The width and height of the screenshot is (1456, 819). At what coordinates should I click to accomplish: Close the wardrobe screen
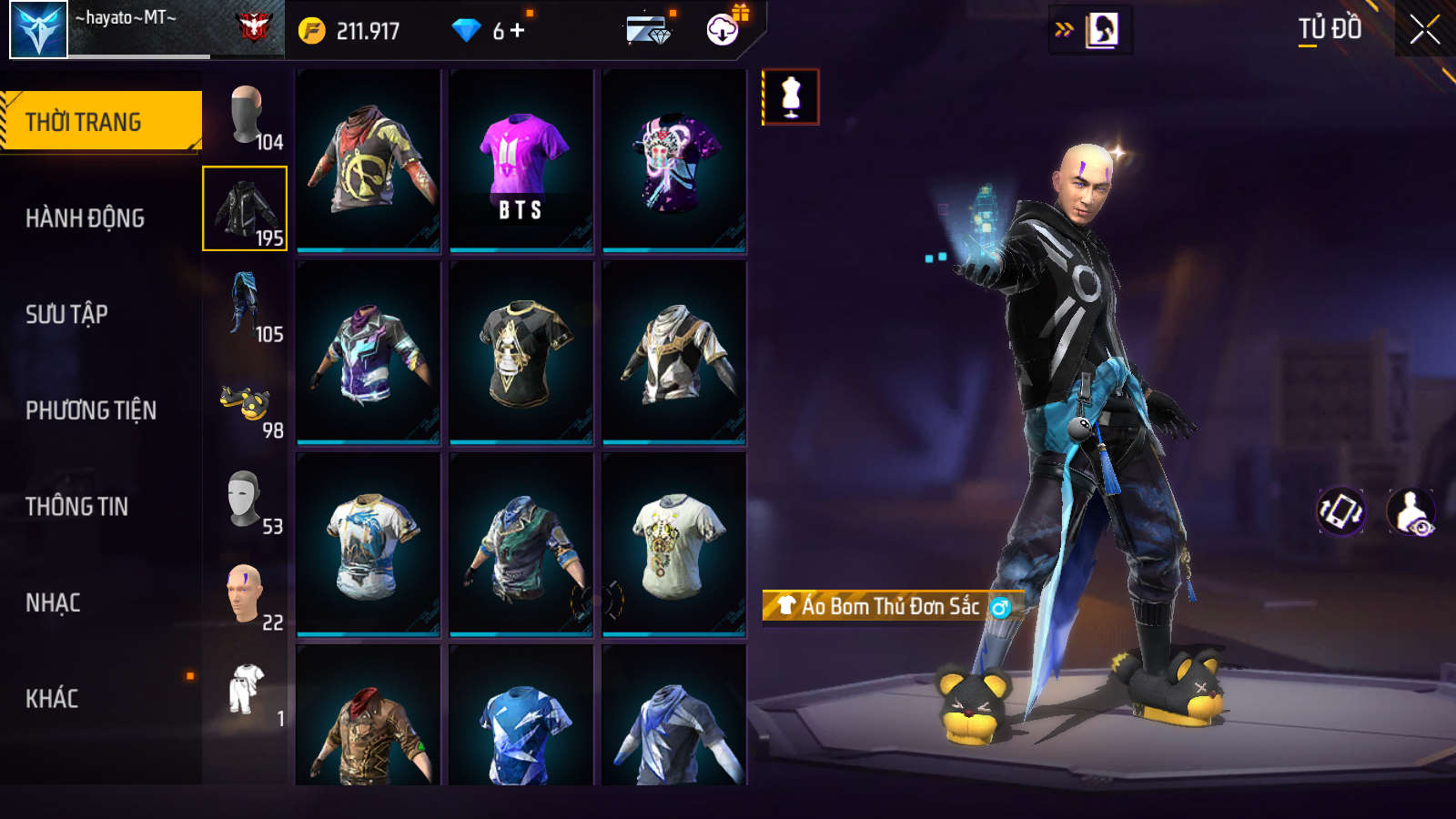(x=1424, y=30)
